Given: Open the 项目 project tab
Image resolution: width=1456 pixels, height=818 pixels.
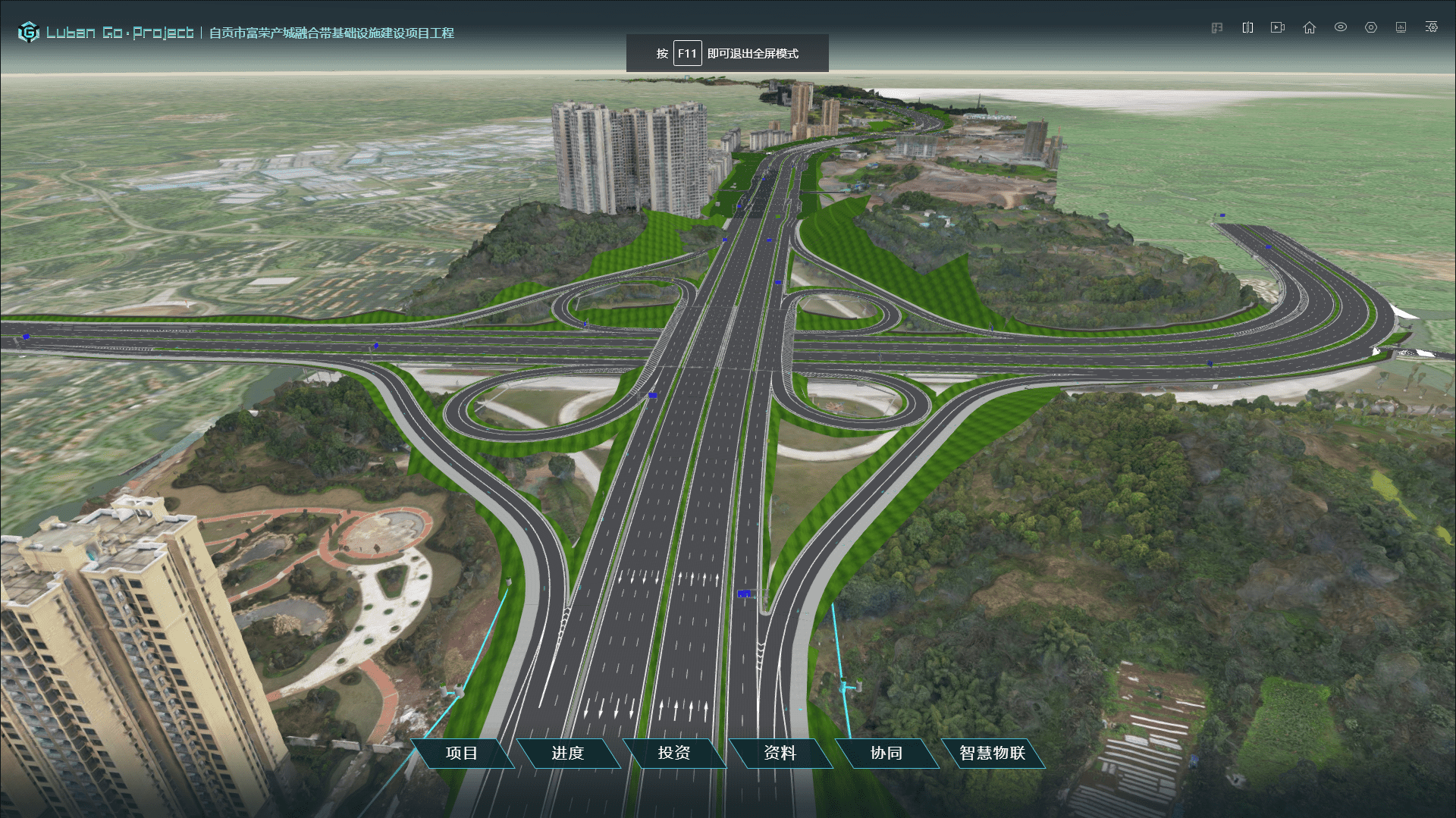Looking at the screenshot, I should (x=461, y=753).
